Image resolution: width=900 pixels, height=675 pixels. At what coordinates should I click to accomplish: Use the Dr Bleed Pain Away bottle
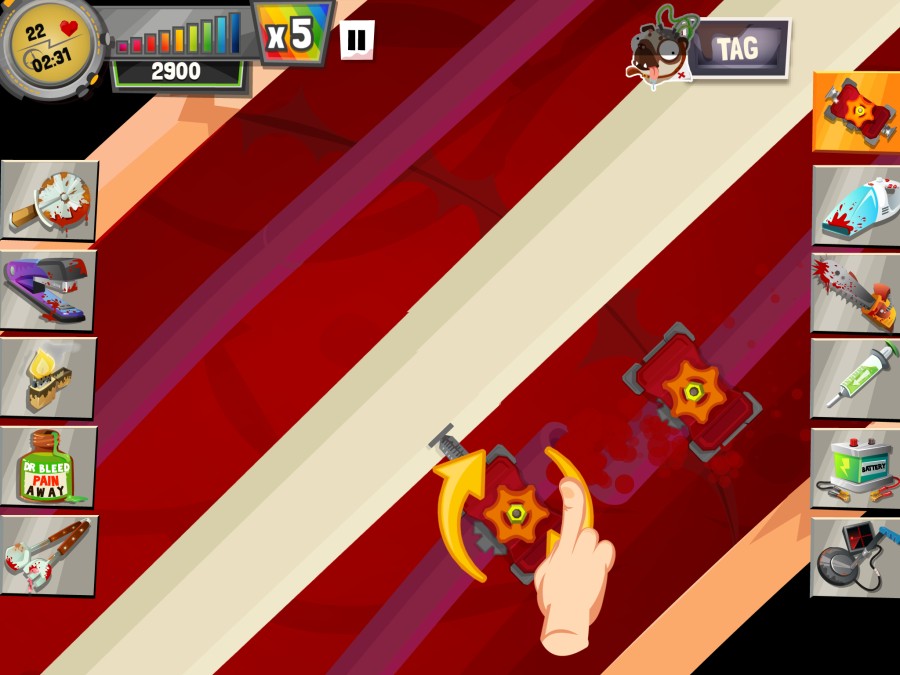click(49, 465)
